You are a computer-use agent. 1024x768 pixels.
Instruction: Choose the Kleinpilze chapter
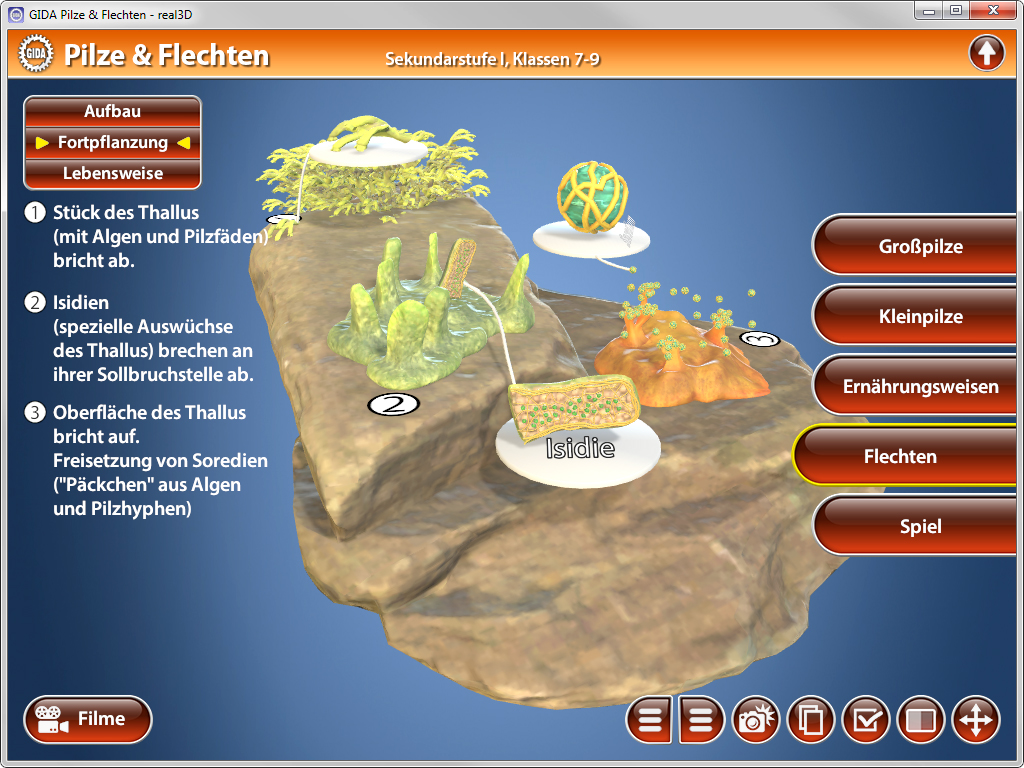point(920,316)
